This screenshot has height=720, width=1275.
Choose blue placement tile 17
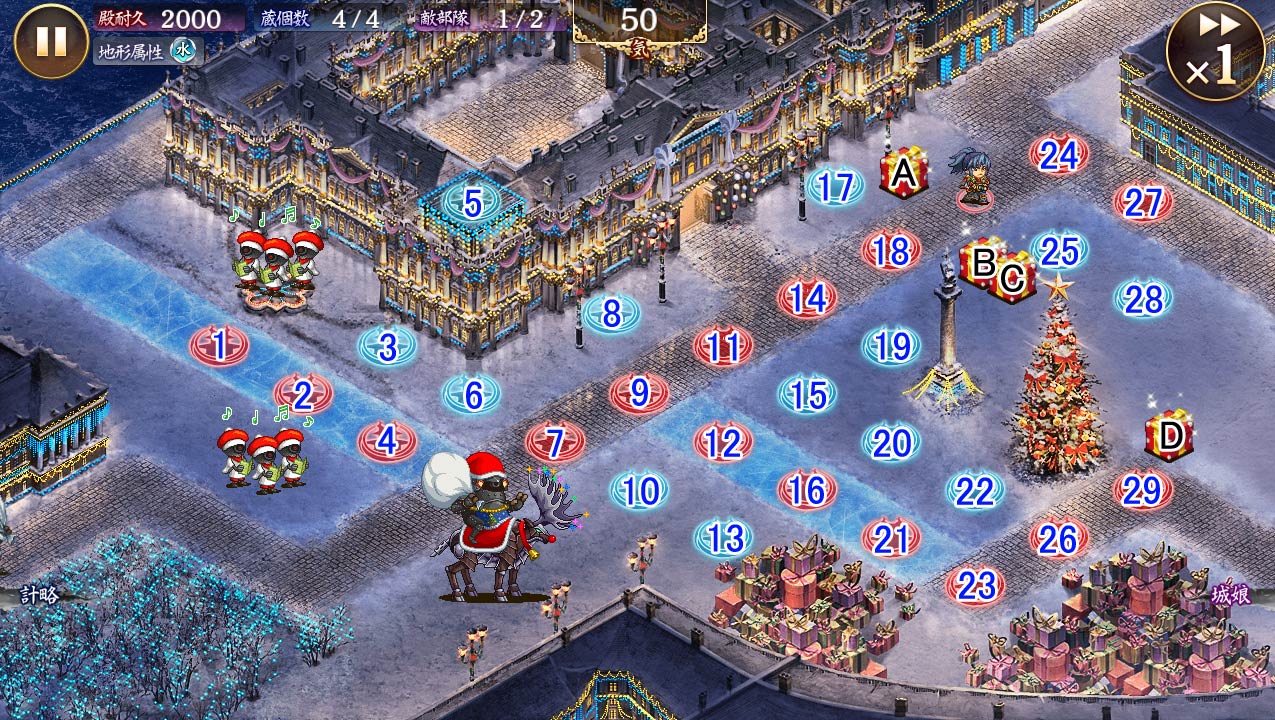[x=834, y=187]
